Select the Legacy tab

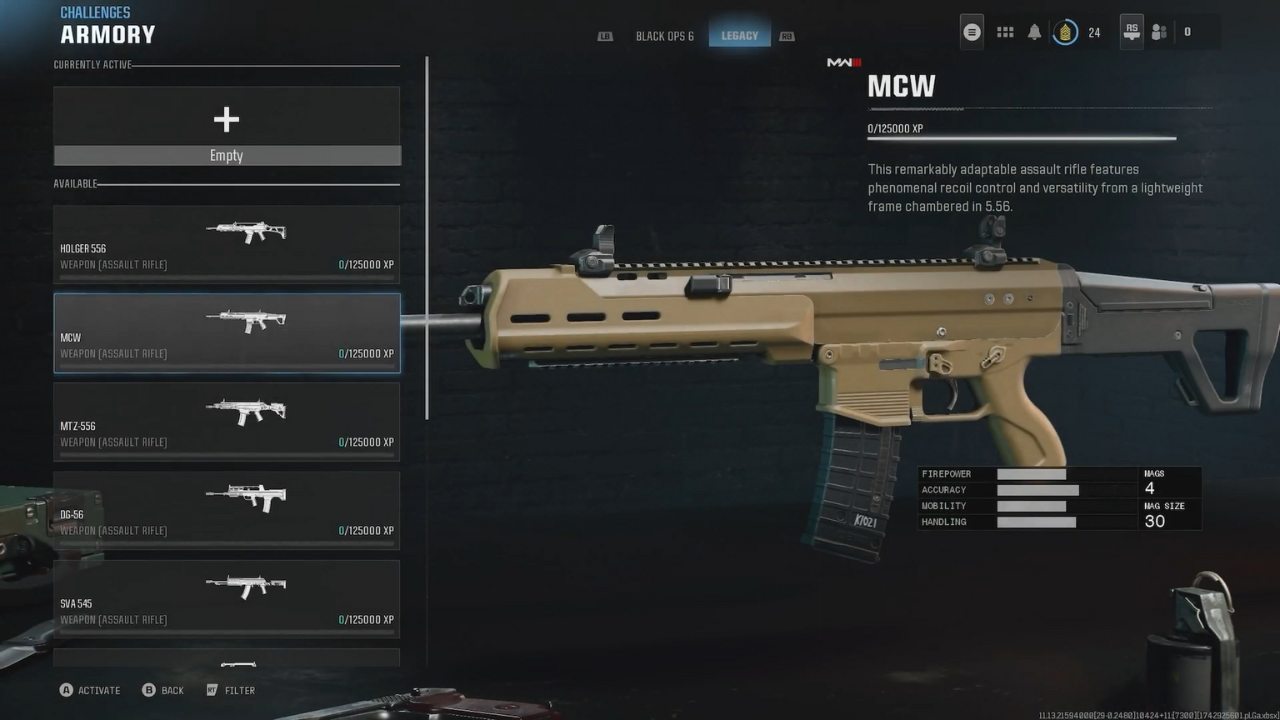pos(739,36)
